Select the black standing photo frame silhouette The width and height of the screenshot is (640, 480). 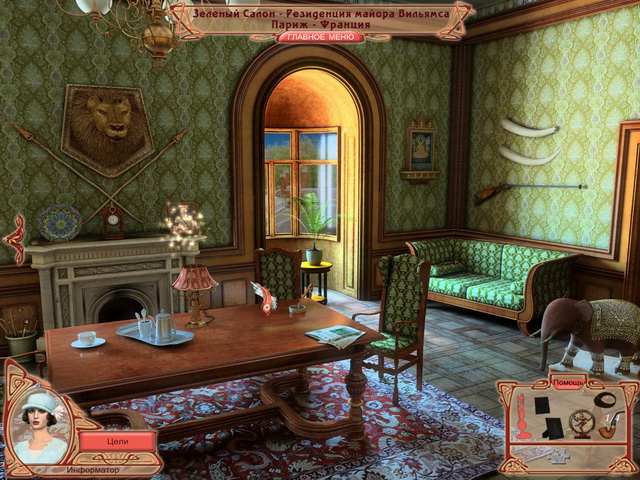[552, 428]
